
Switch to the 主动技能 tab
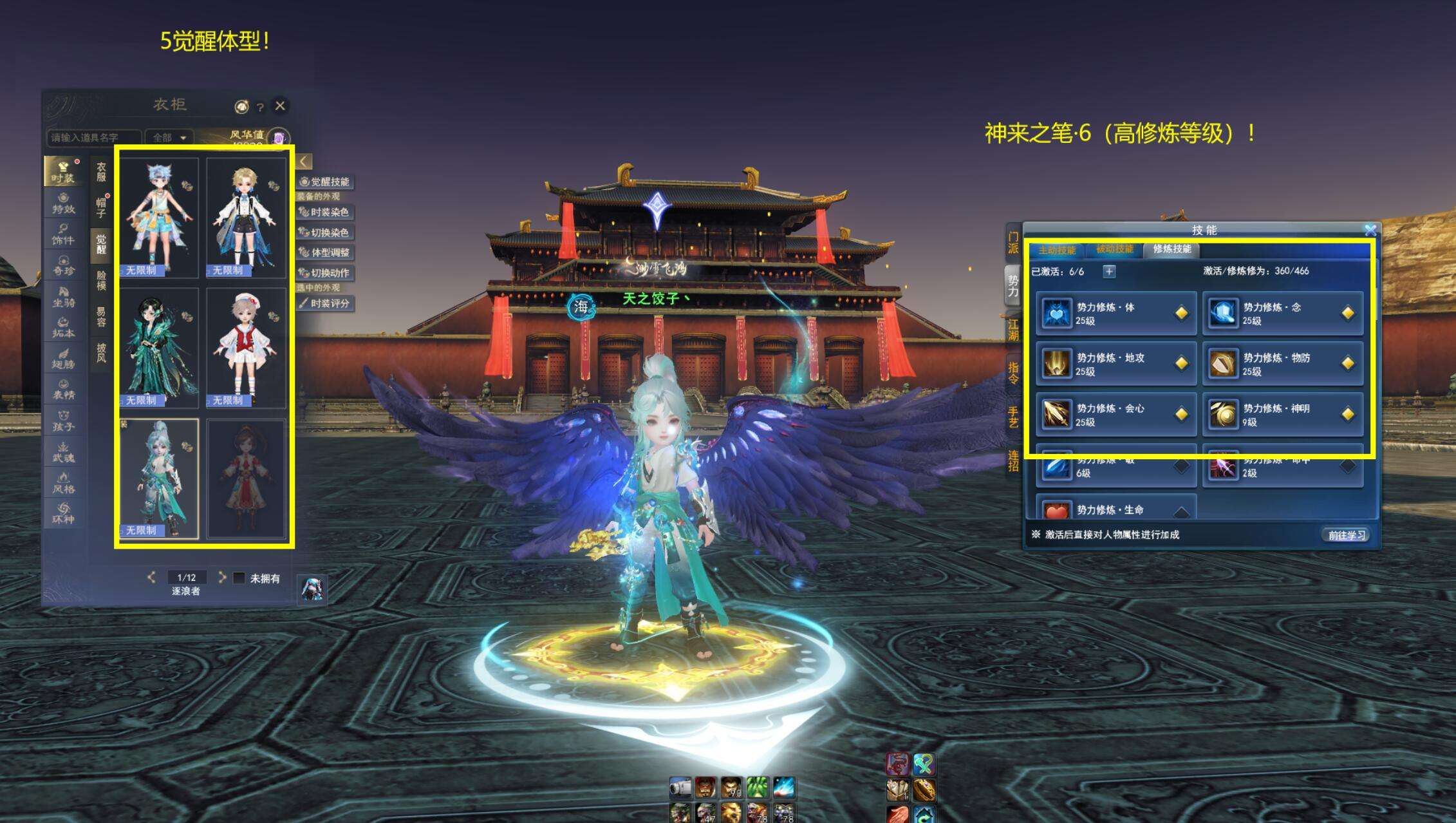pos(1057,250)
